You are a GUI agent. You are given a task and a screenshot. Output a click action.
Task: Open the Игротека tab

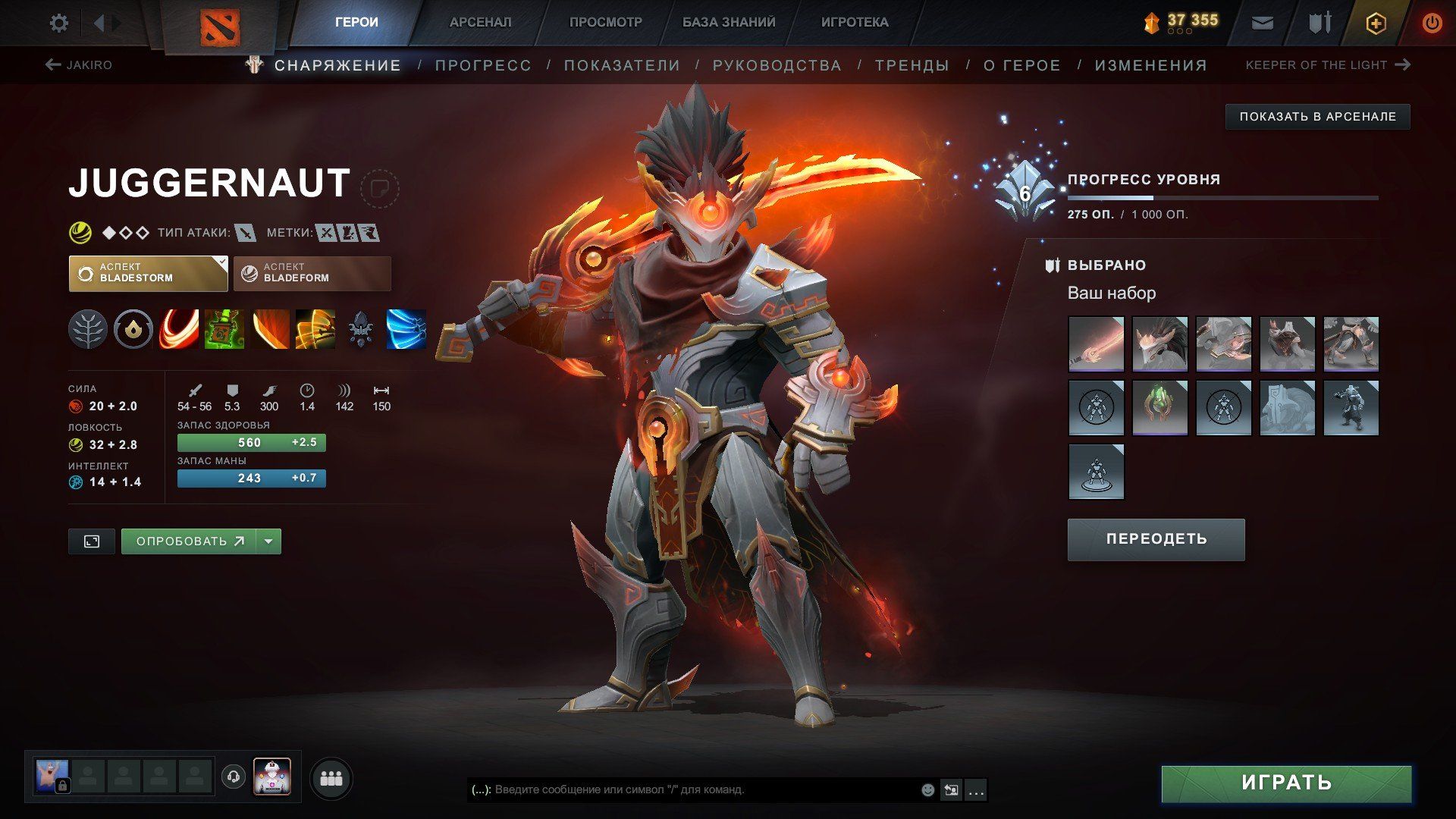(x=855, y=22)
